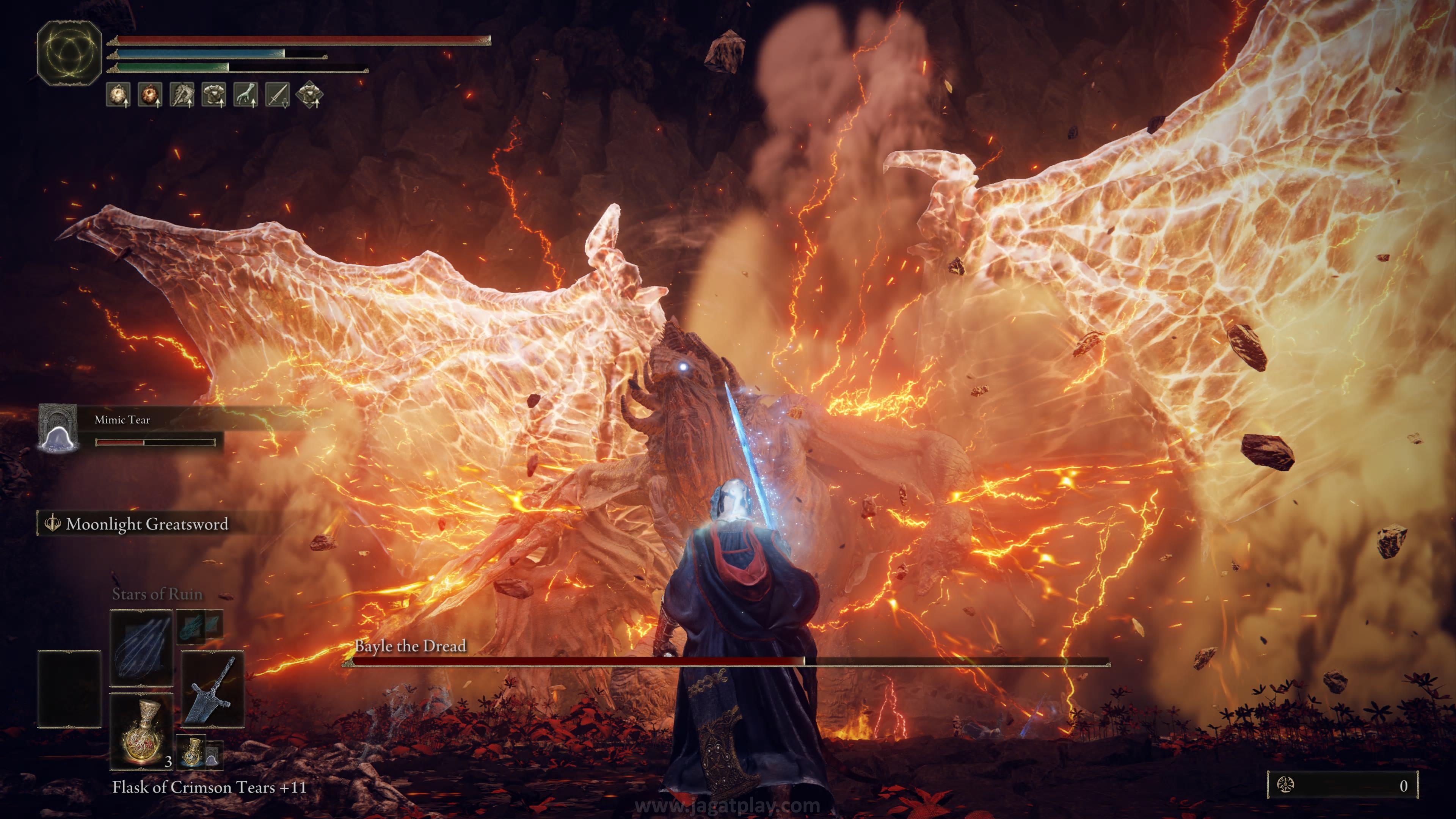Screen dimensions: 1456x819
Task: Inspect the diamond-framed armor buff icon
Action: pos(310,94)
